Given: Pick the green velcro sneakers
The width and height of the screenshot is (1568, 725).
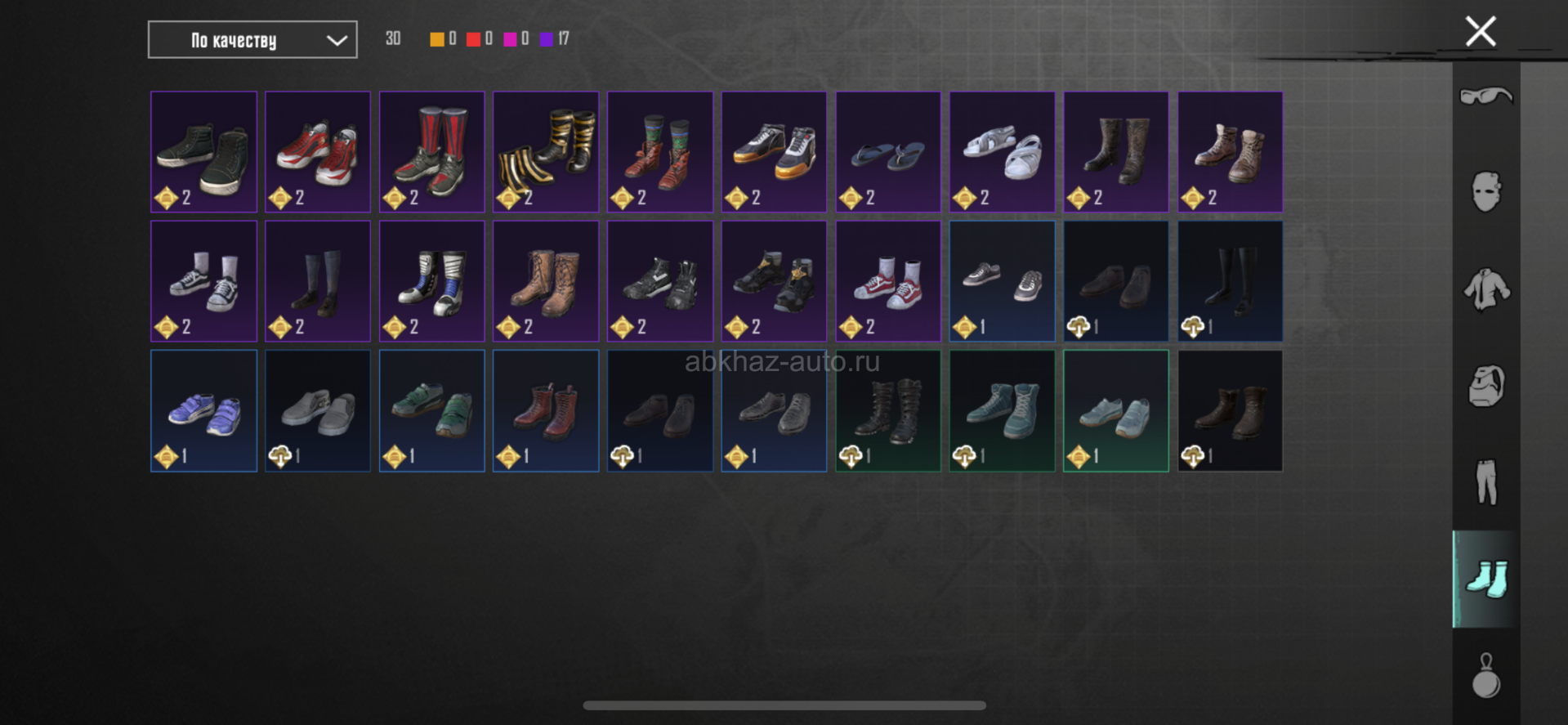Looking at the screenshot, I should [431, 410].
